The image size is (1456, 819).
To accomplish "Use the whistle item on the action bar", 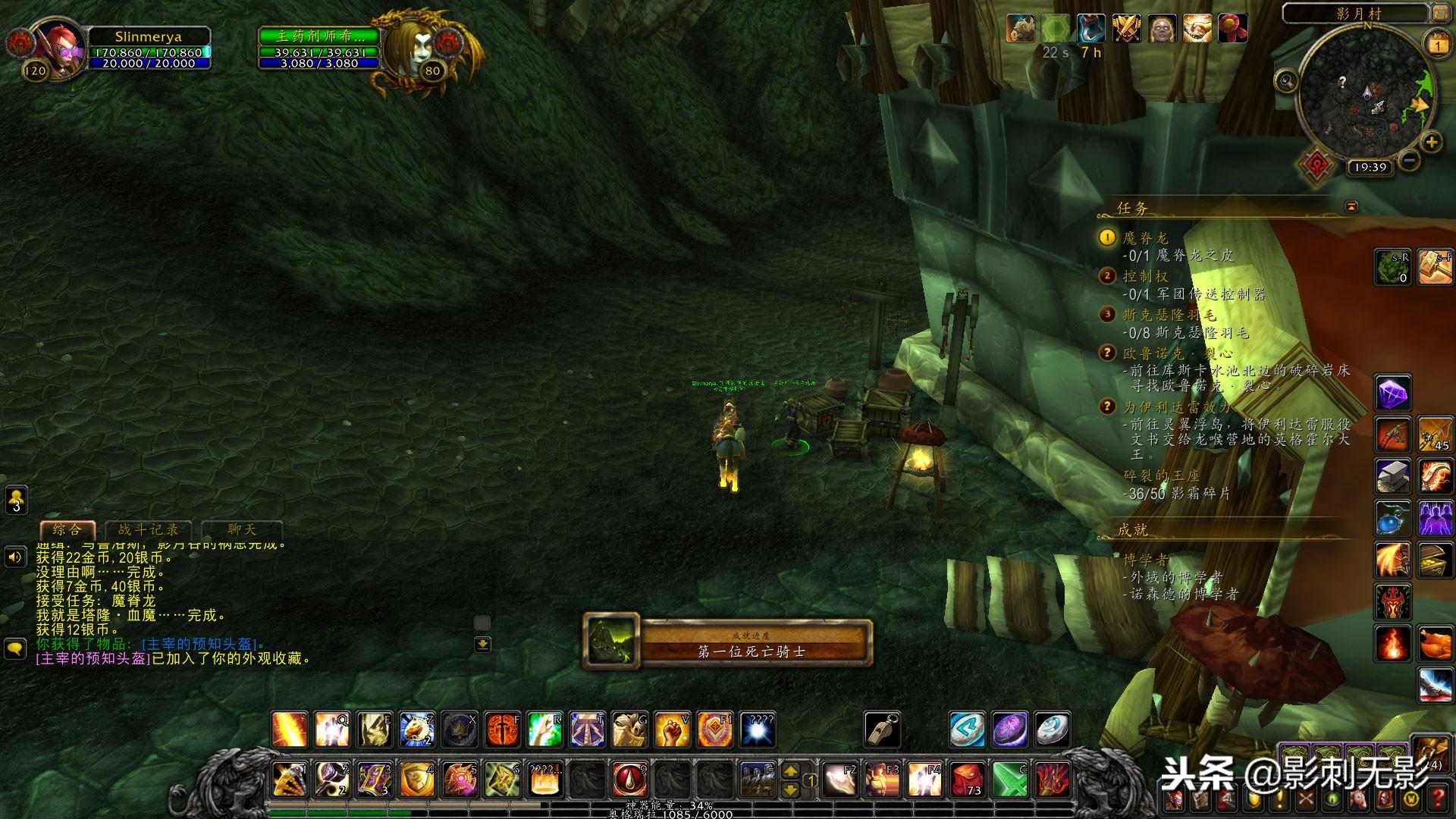I will 883,730.
